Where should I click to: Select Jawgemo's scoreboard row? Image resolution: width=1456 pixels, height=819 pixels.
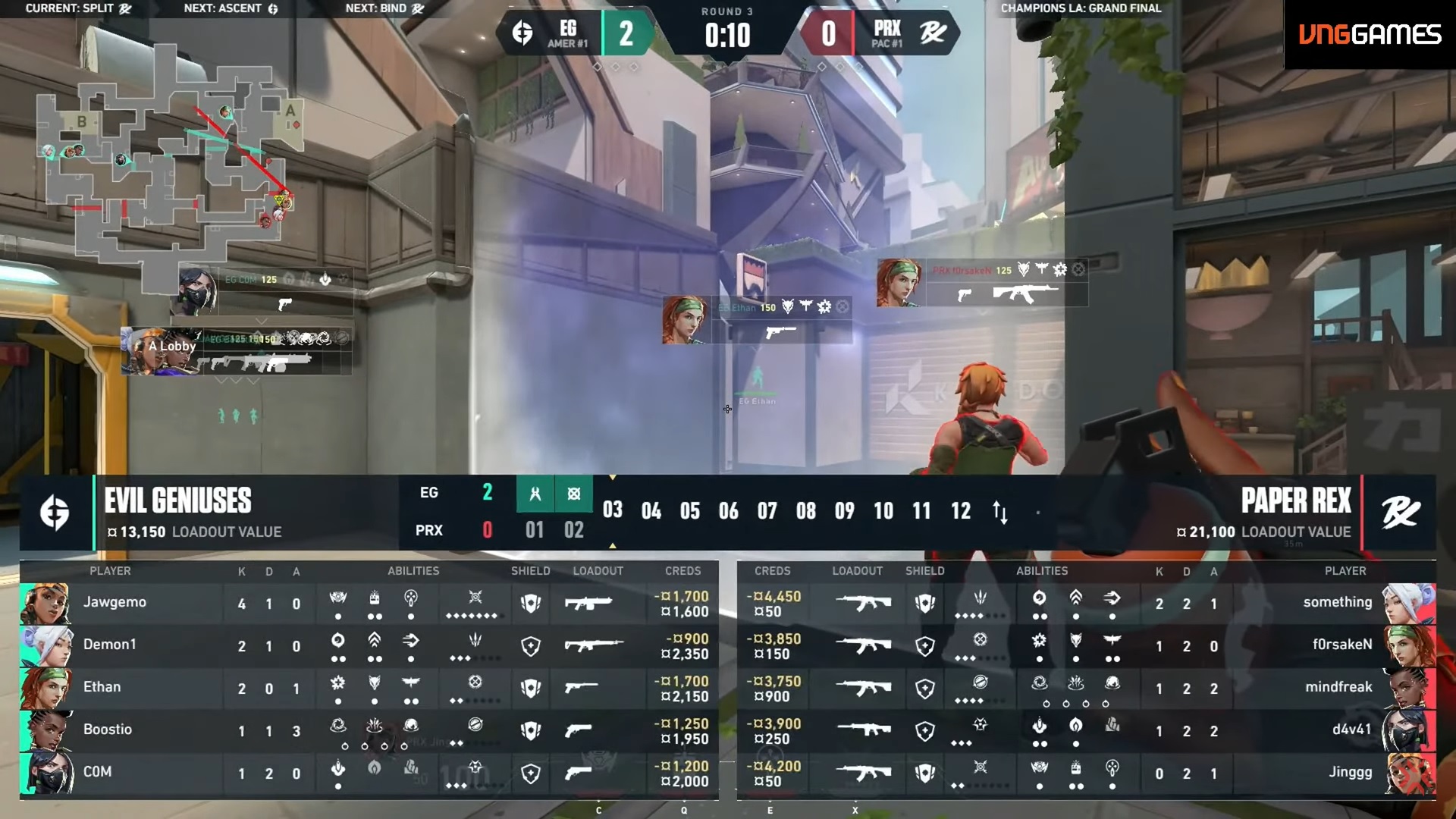(369, 604)
